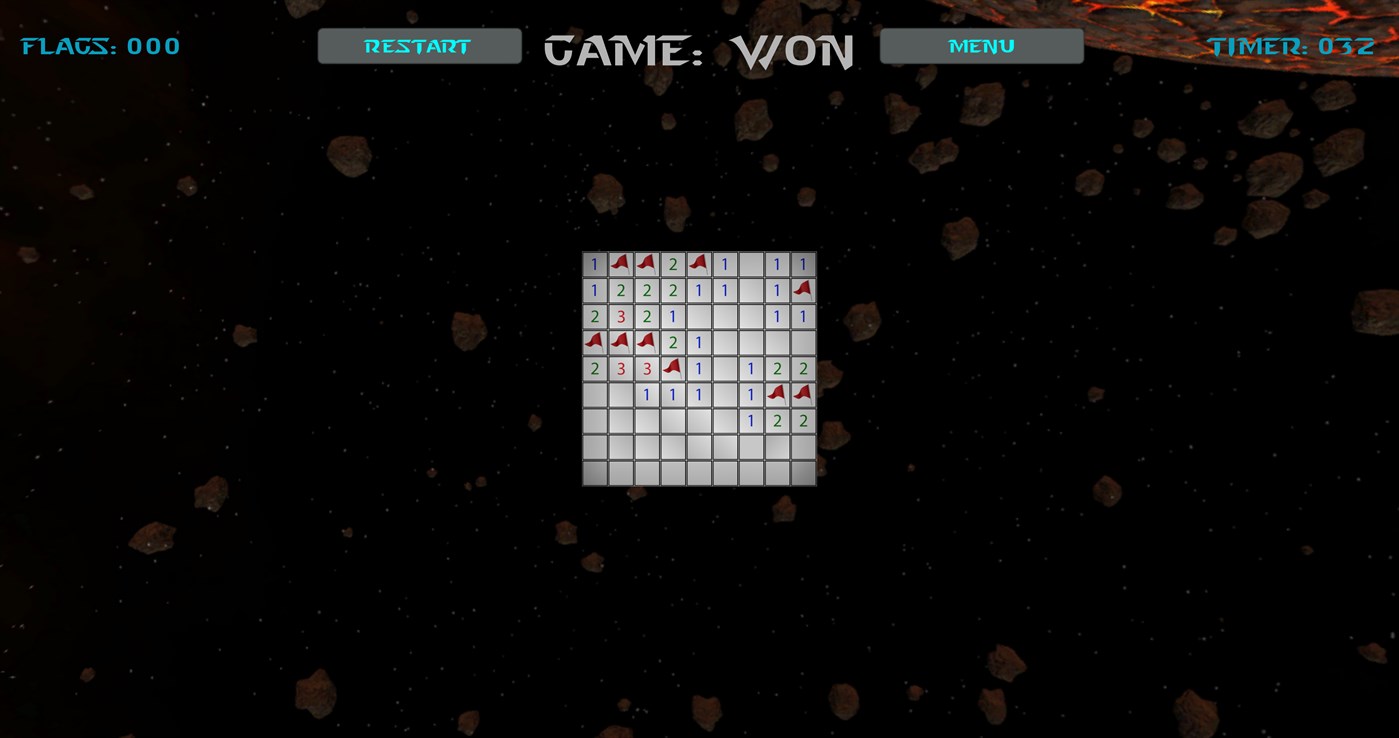Click an unrevealed cell in the bottom row of the grid
The image size is (1399, 738).
coord(698,471)
